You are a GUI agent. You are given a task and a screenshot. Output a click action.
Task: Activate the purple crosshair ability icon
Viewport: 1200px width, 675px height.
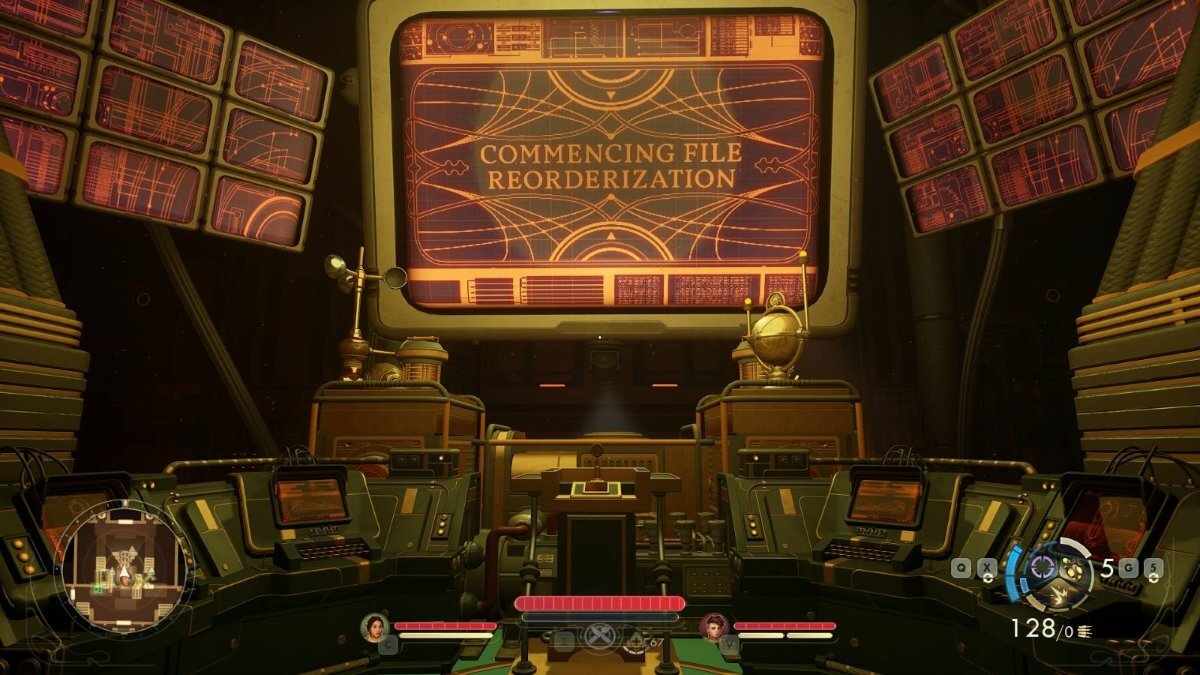[x=1043, y=567]
